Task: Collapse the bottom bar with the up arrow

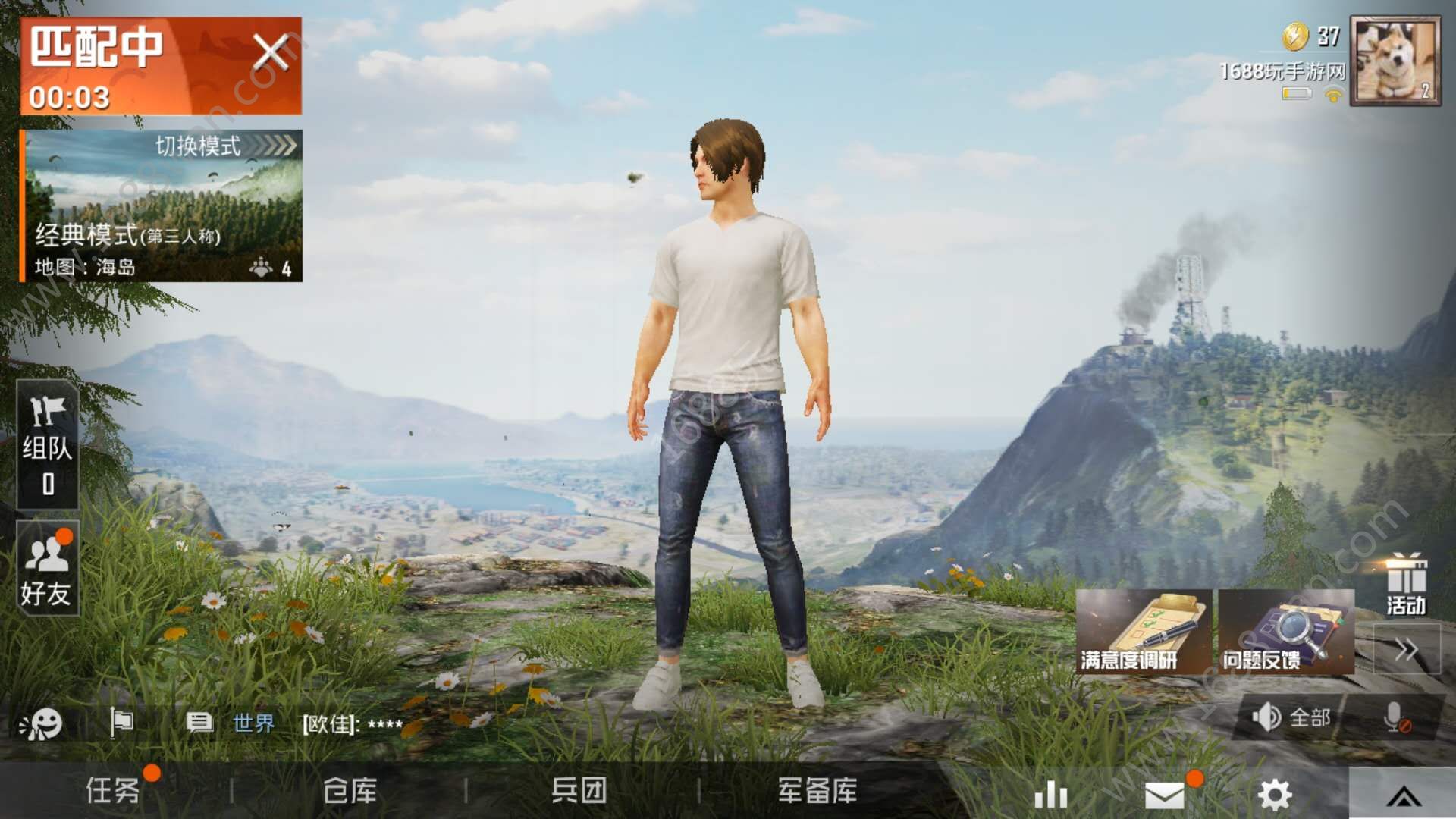Action: tap(1403, 795)
